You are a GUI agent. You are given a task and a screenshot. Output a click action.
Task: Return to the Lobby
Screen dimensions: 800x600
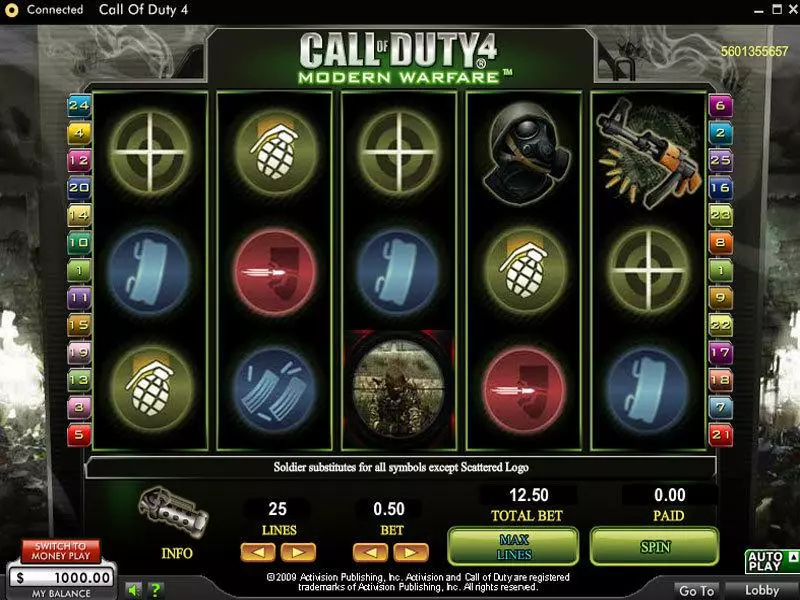tap(762, 591)
